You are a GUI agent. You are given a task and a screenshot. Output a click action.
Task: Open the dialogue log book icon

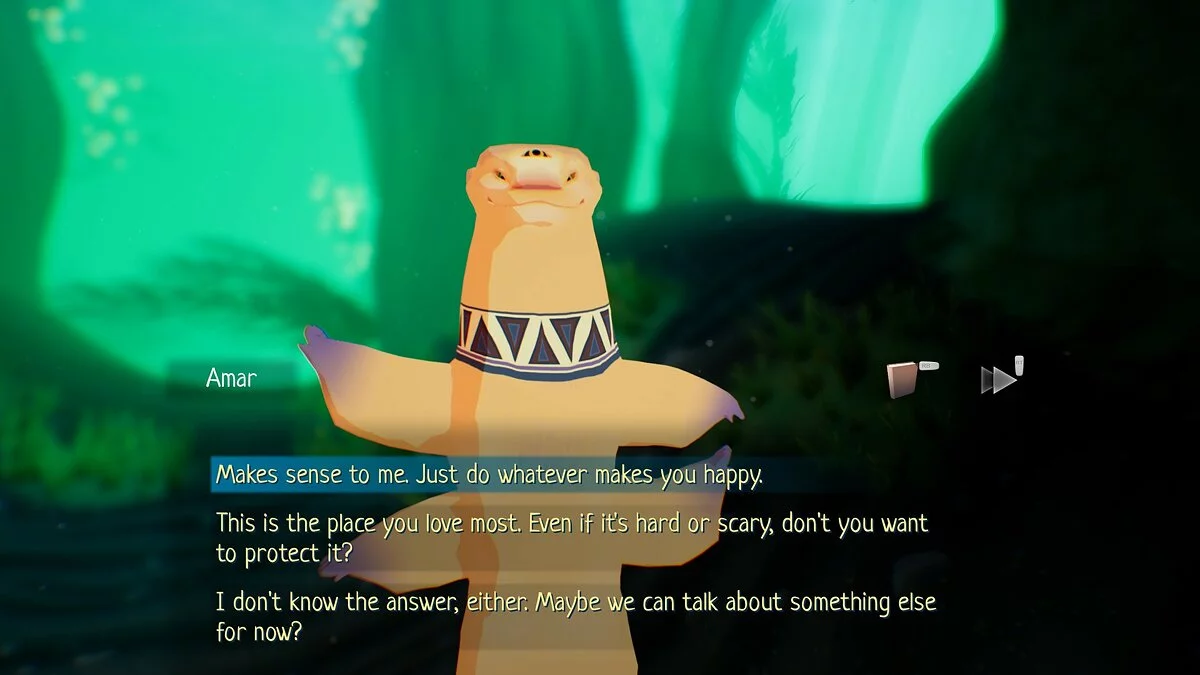(904, 380)
